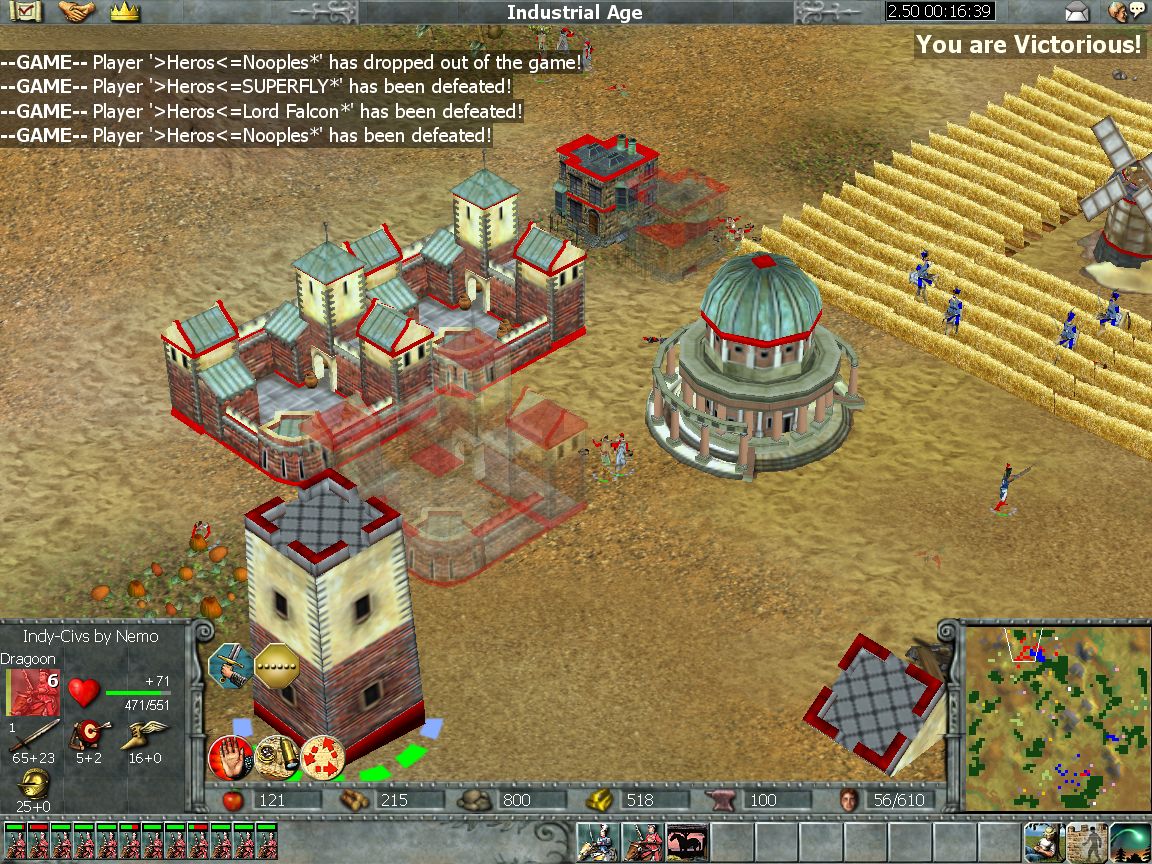Choose the gold formation button

(275, 666)
